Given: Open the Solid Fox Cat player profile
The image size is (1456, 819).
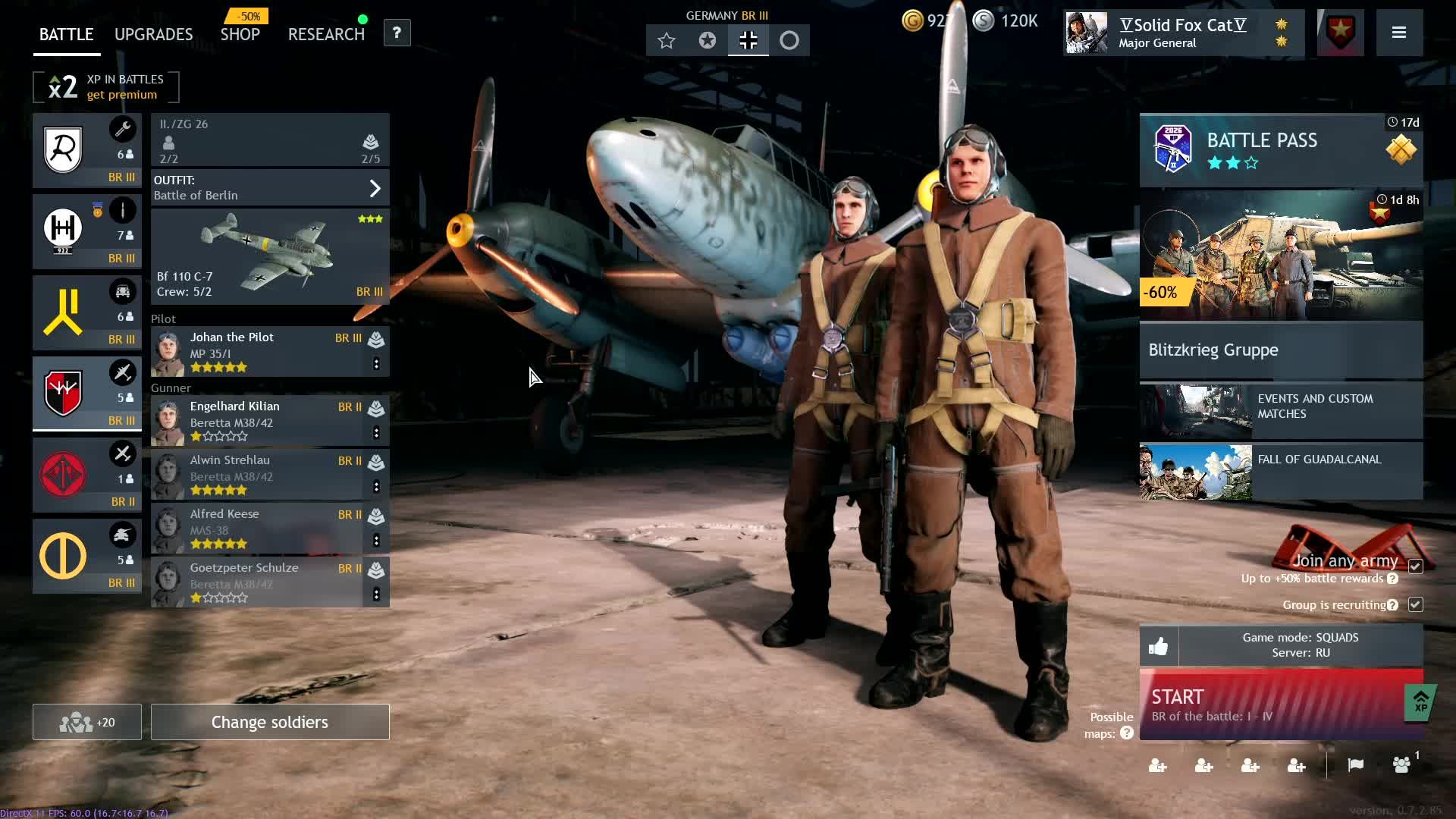Looking at the screenshot, I should (x=1182, y=33).
